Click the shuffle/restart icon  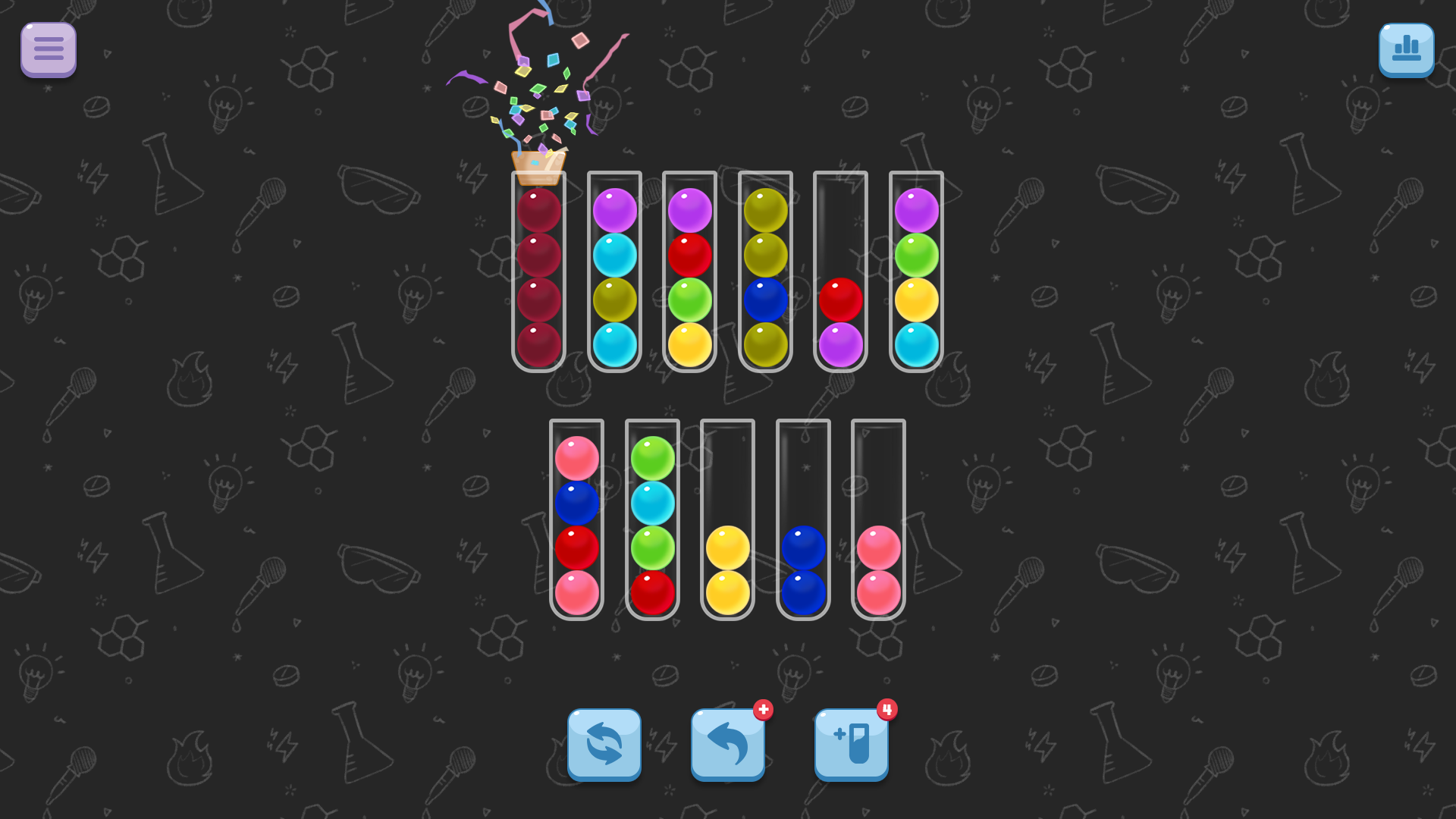point(604,744)
